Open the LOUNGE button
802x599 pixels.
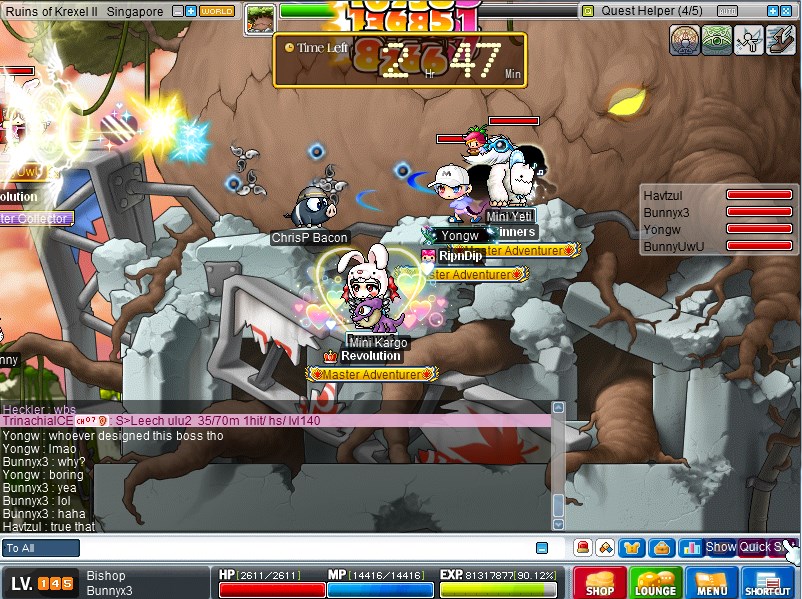click(655, 583)
